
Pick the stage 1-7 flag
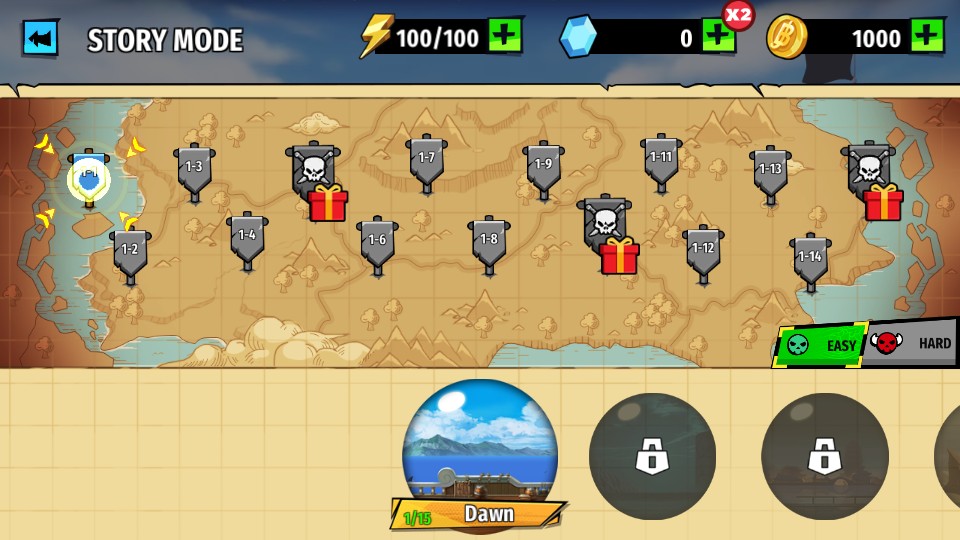[x=427, y=159]
